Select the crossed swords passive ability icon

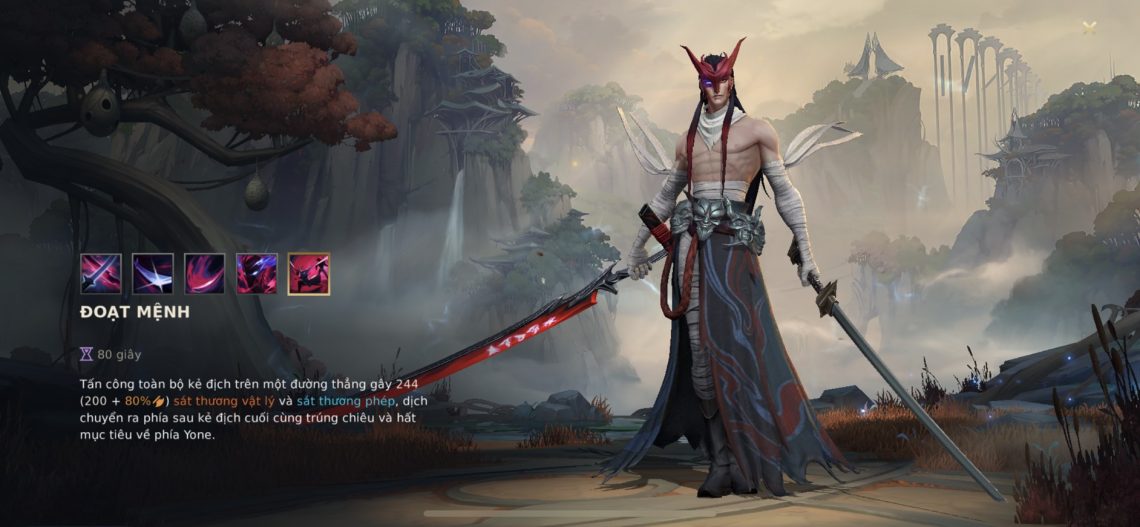[x=101, y=273]
